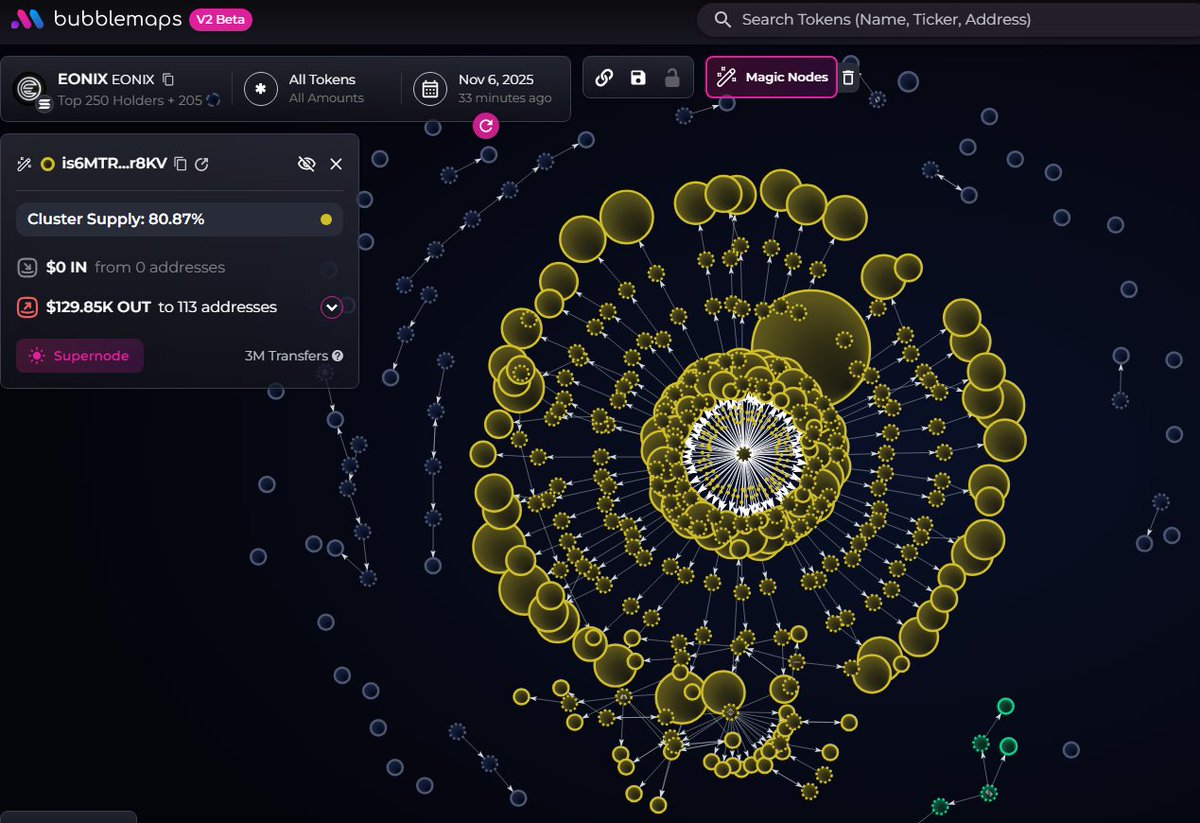Copy the EONIX token address
Image resolution: width=1200 pixels, height=823 pixels.
pos(168,79)
